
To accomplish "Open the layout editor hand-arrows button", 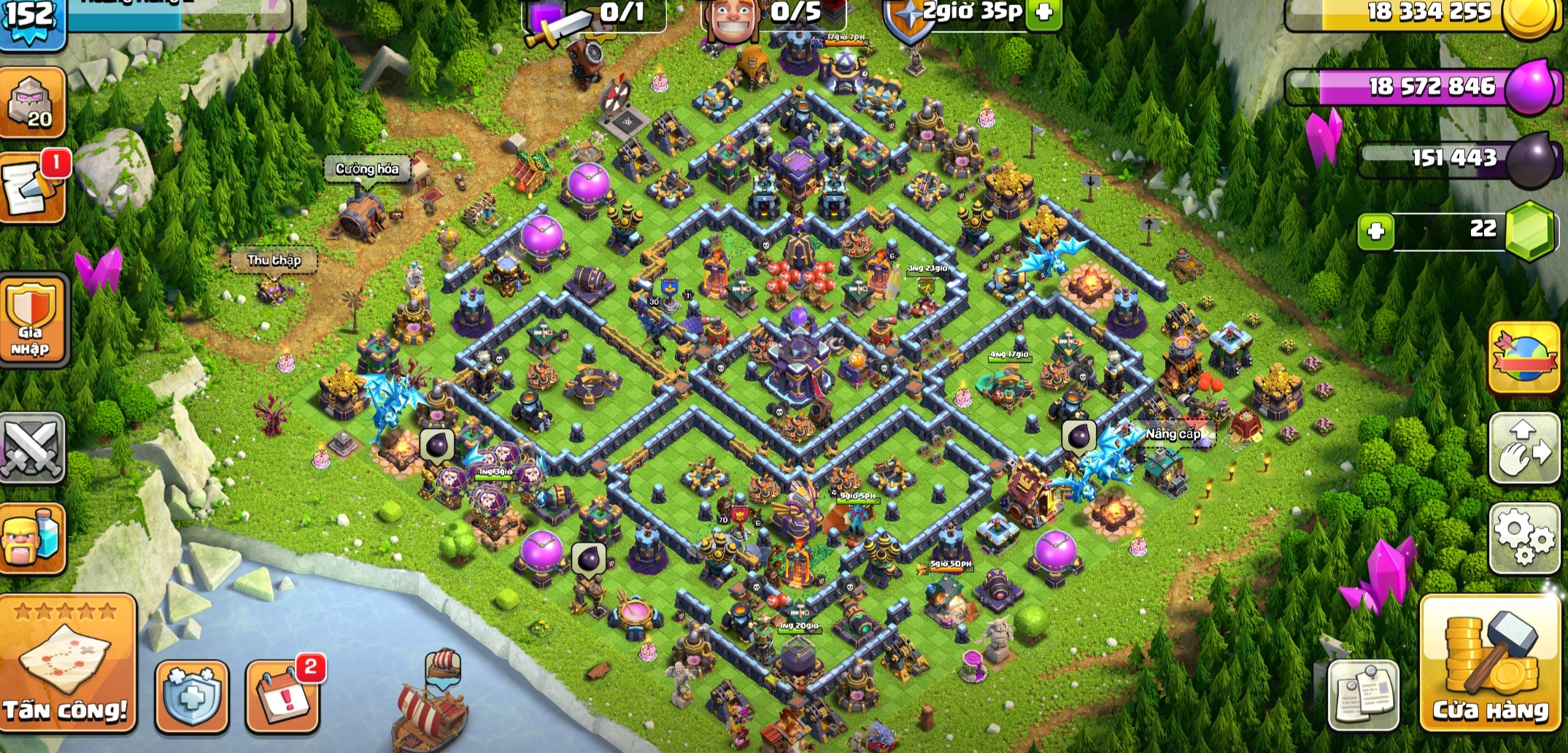I will (x=1523, y=448).
